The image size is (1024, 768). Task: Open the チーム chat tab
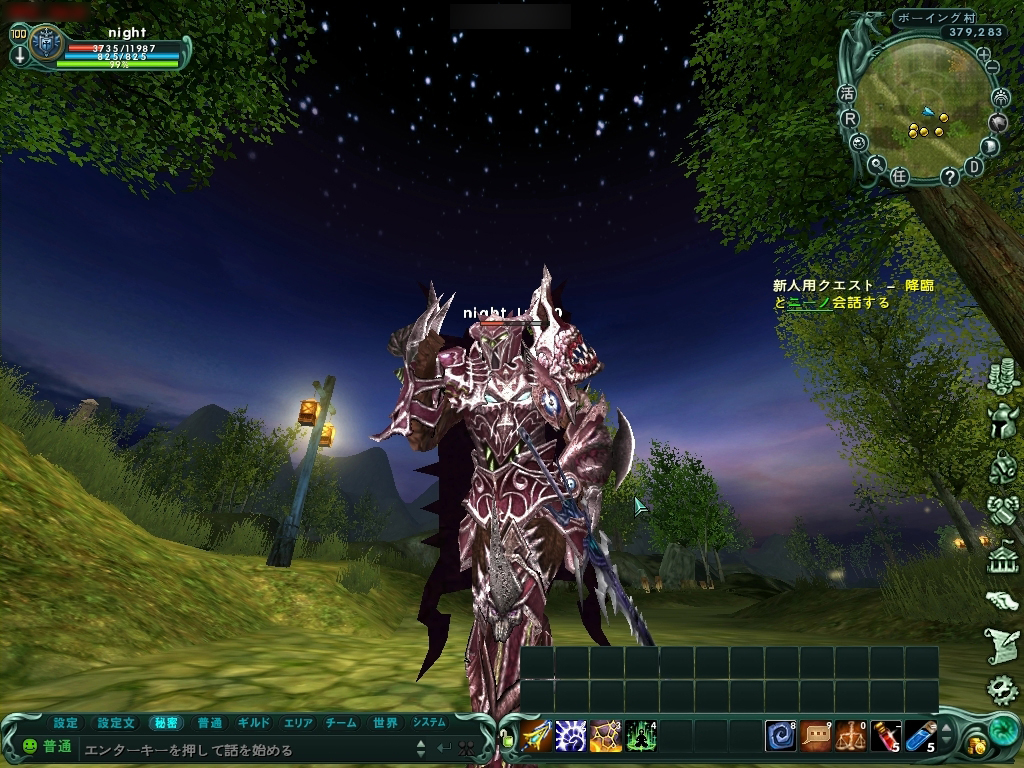pyautogui.click(x=341, y=723)
